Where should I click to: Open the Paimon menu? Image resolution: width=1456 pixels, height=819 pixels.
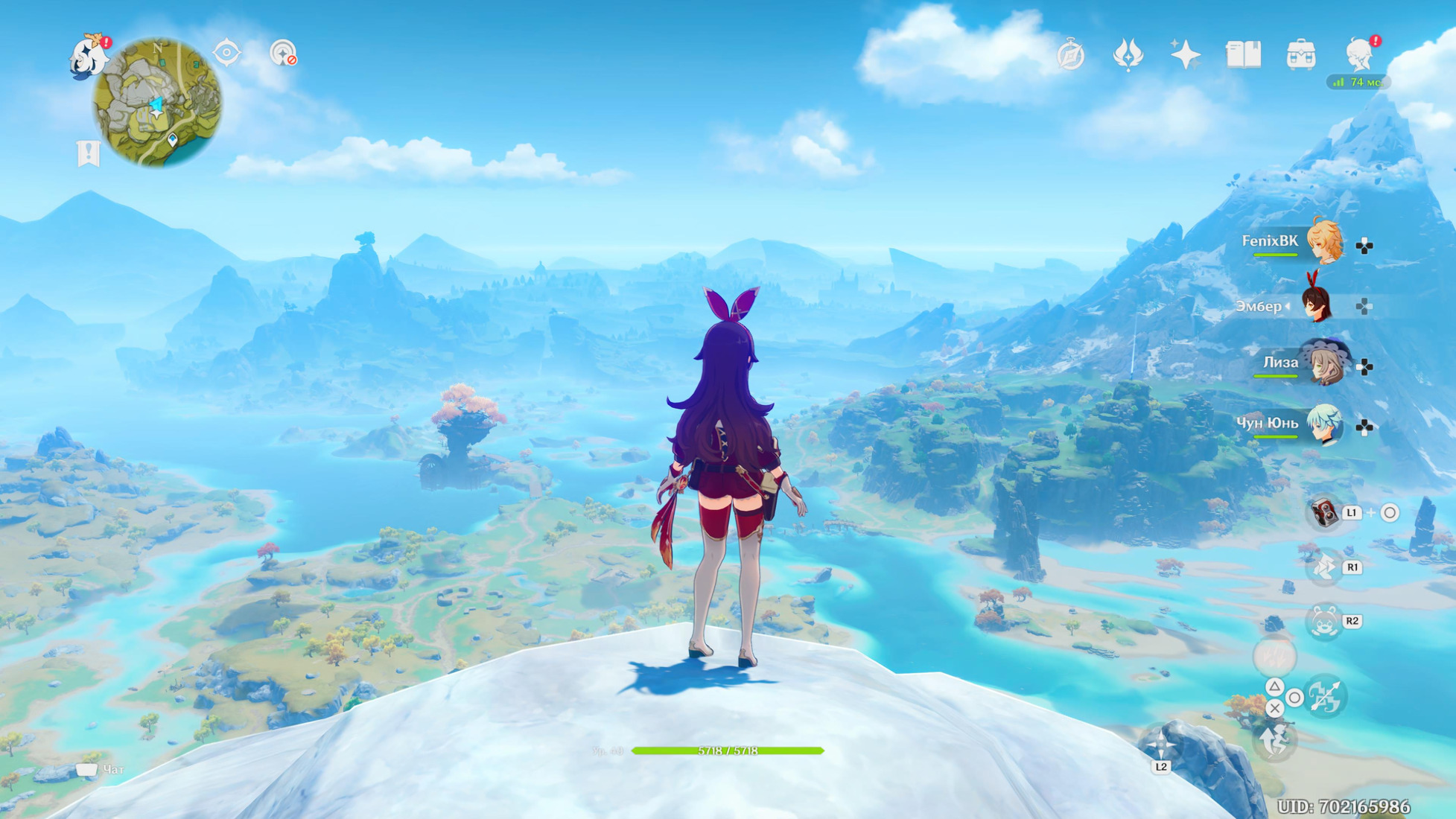coord(87,56)
